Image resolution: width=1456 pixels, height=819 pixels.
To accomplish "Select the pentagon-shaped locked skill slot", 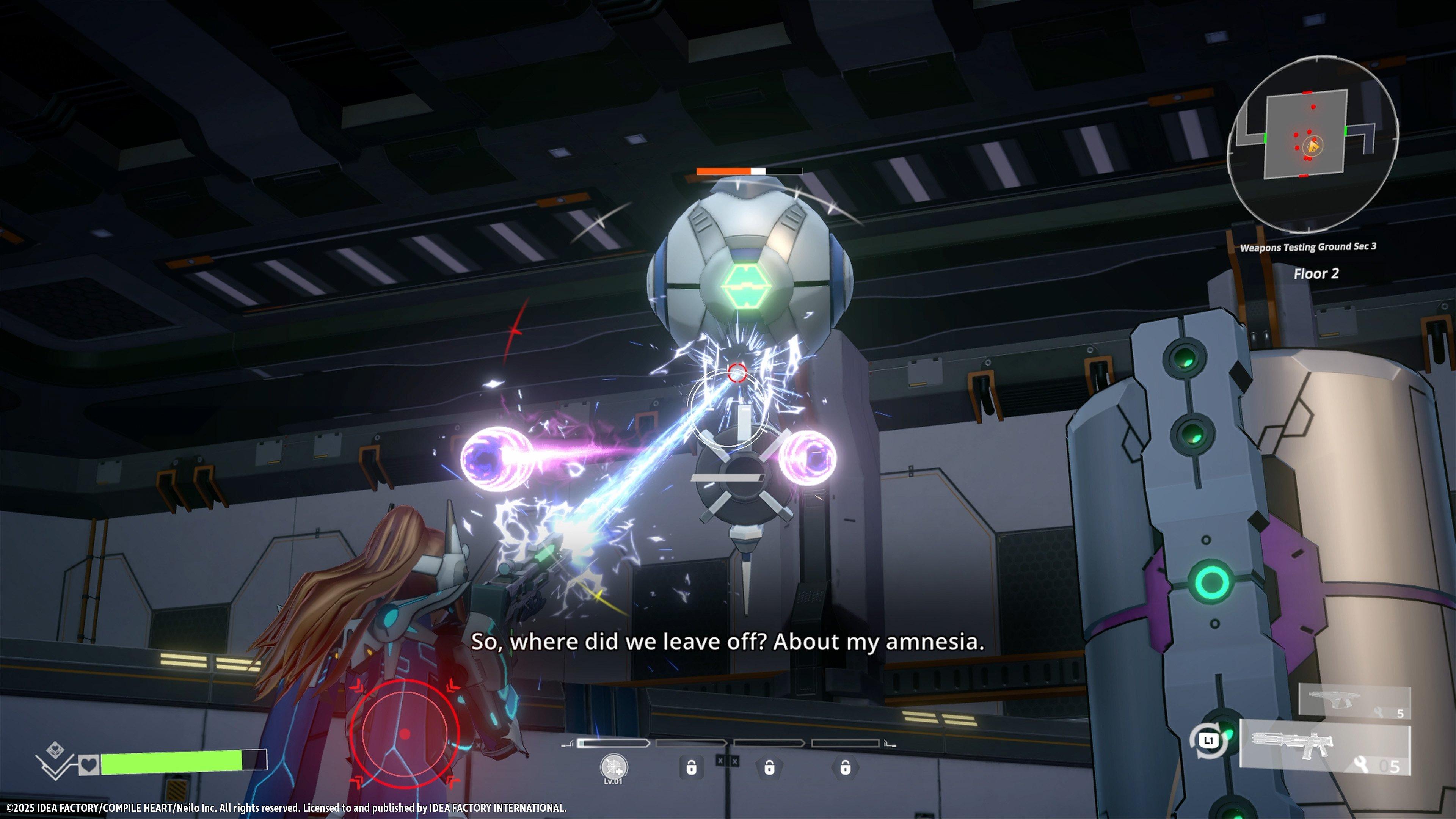I will (769, 767).
